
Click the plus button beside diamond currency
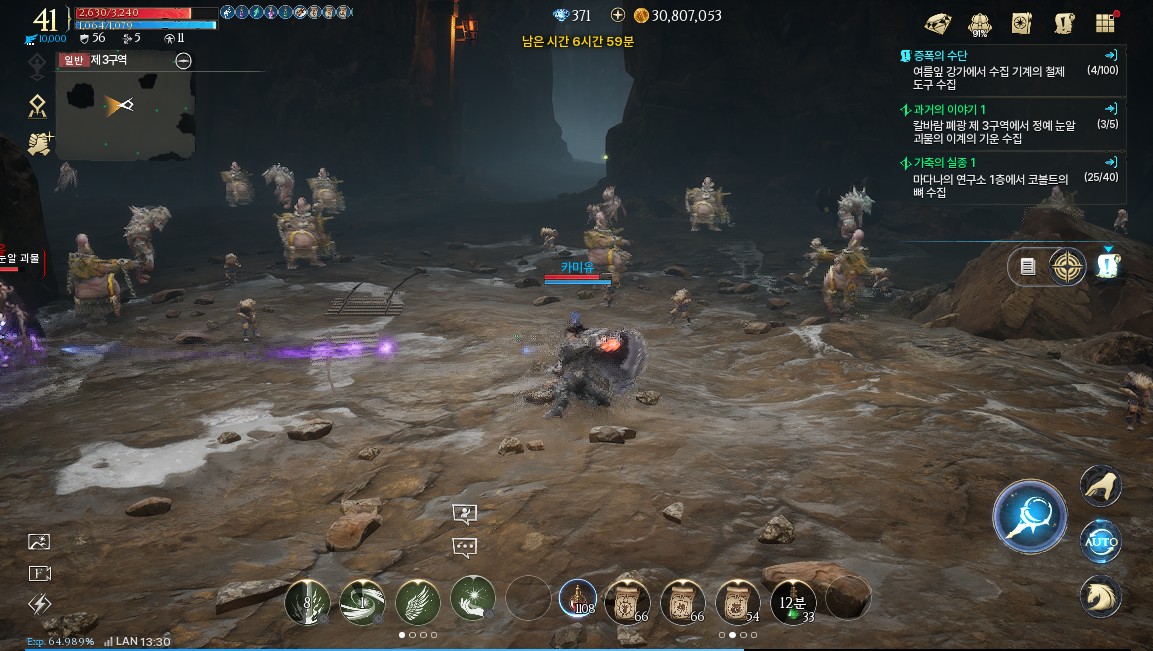(x=617, y=15)
